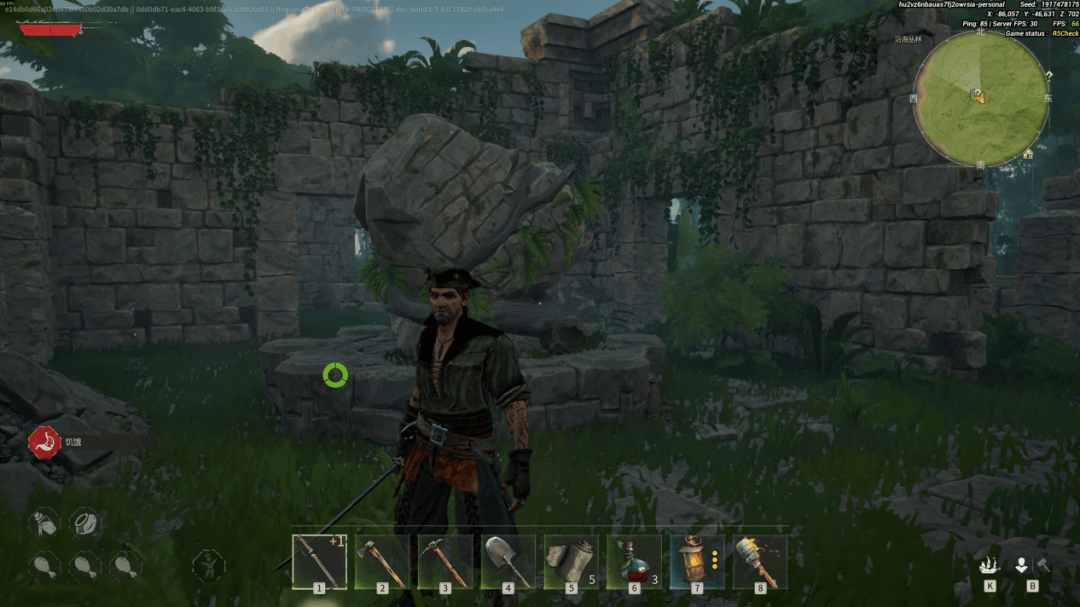Equip the axe from hotbar slot 2

click(382, 561)
